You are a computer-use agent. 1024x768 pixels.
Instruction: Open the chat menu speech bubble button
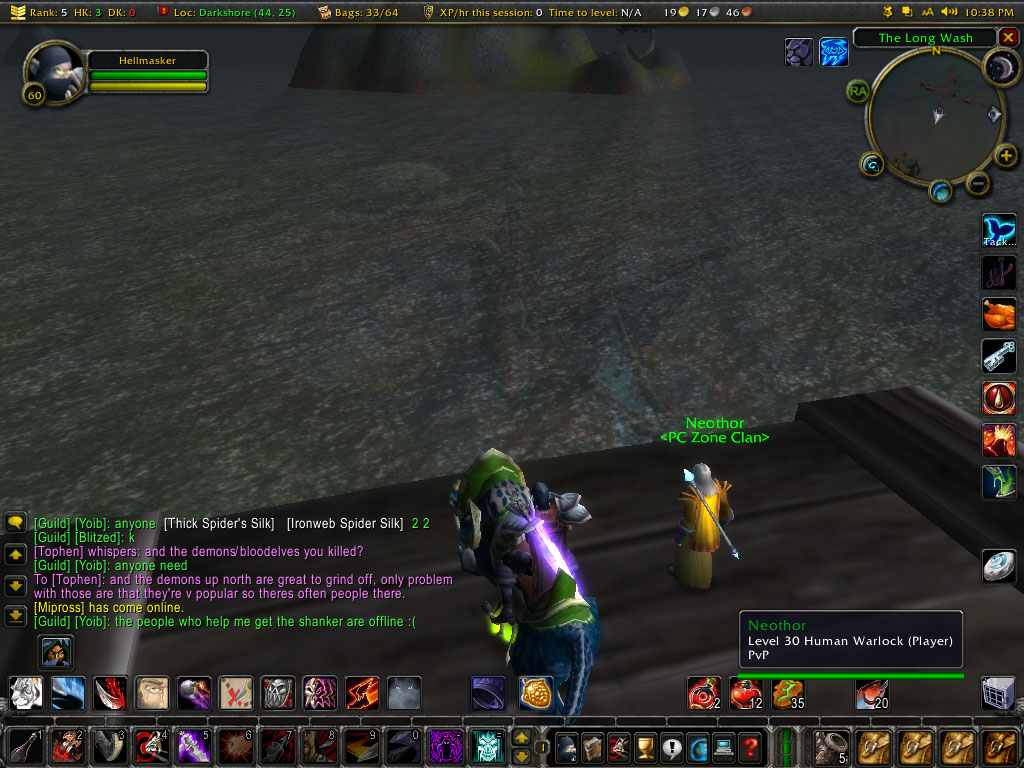click(x=15, y=522)
